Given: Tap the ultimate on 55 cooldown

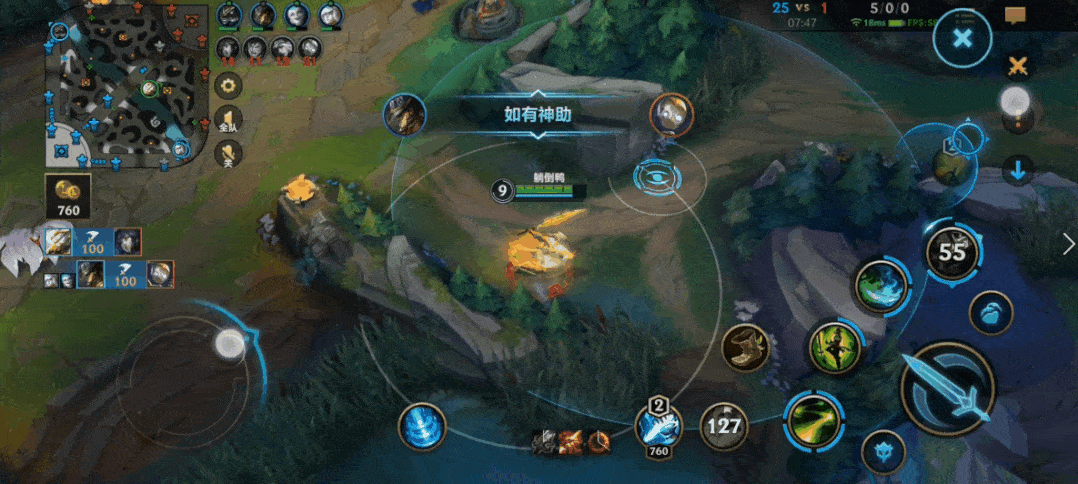Looking at the screenshot, I should 951,252.
